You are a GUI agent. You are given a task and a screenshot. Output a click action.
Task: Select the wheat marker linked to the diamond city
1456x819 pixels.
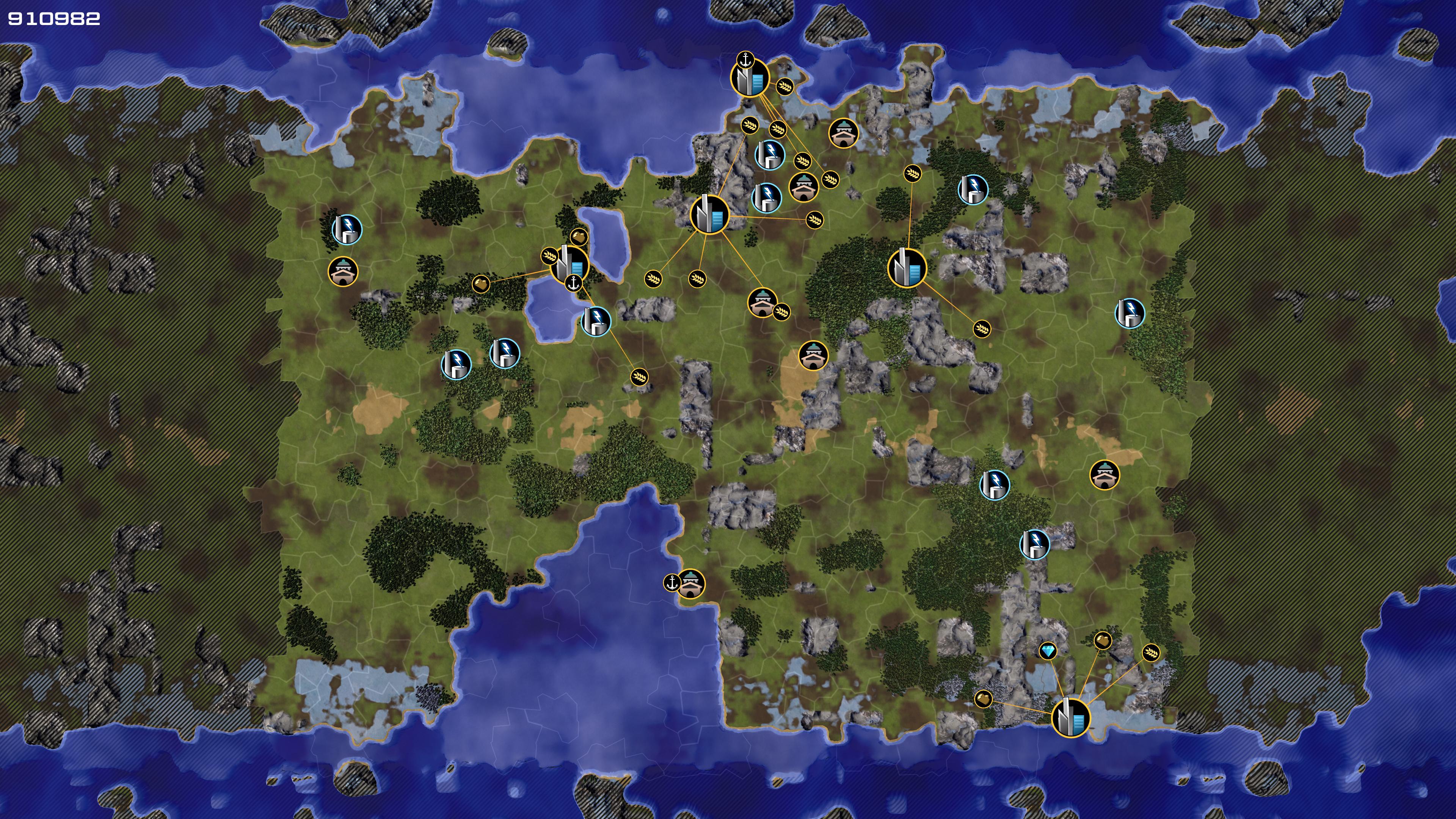(1151, 653)
